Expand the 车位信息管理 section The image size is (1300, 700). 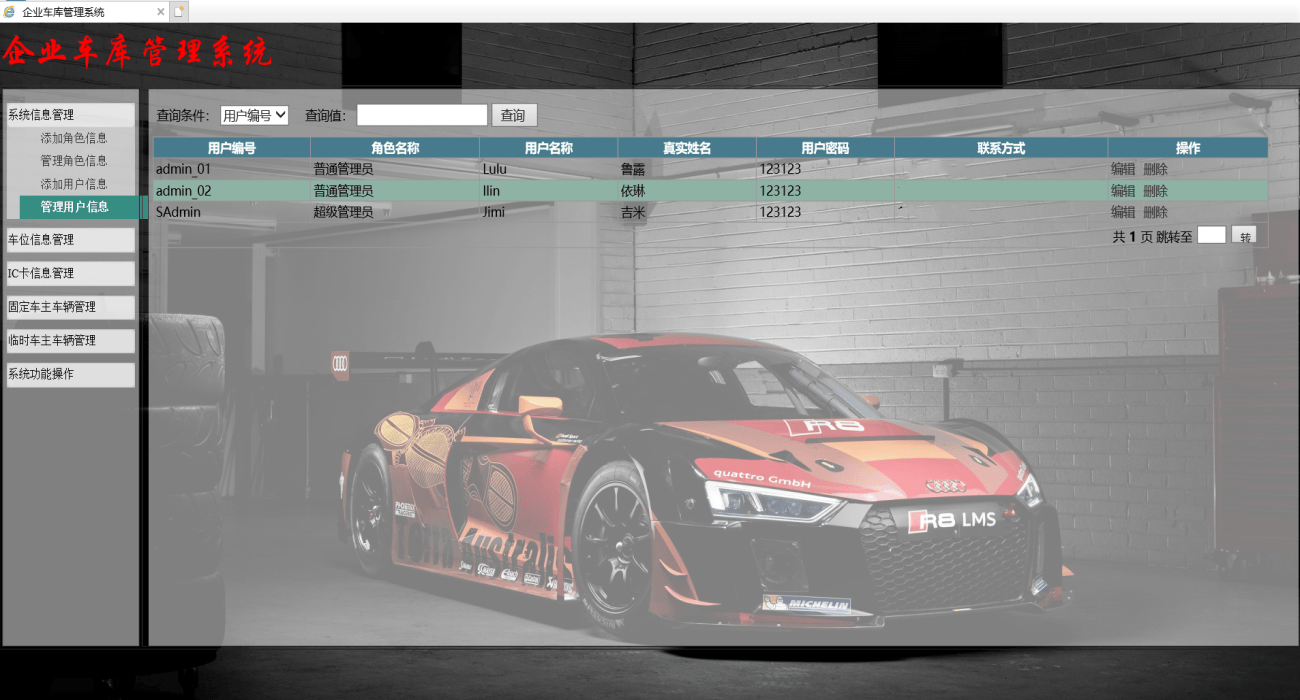point(70,240)
